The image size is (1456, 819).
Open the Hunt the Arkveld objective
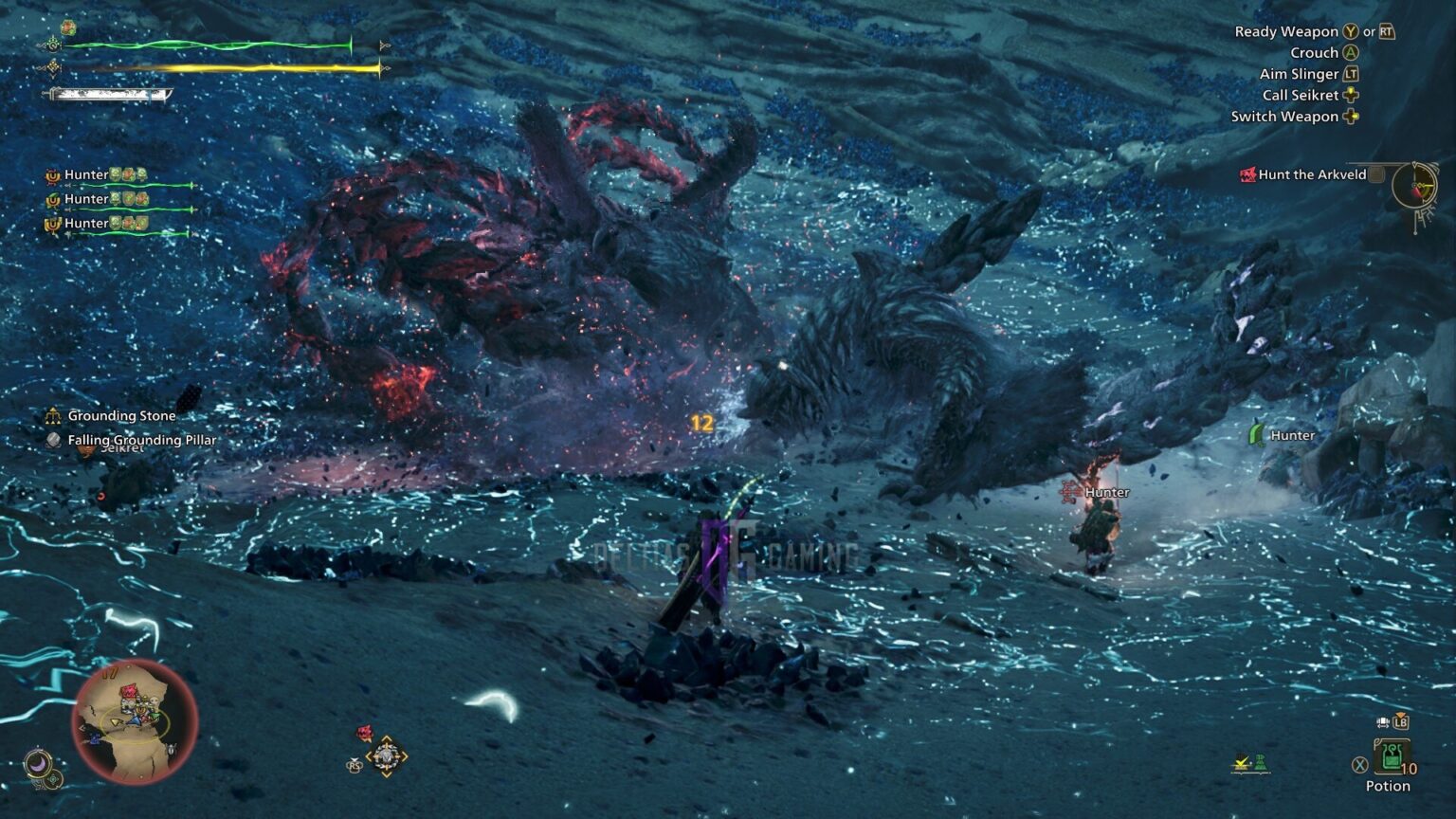[1311, 174]
